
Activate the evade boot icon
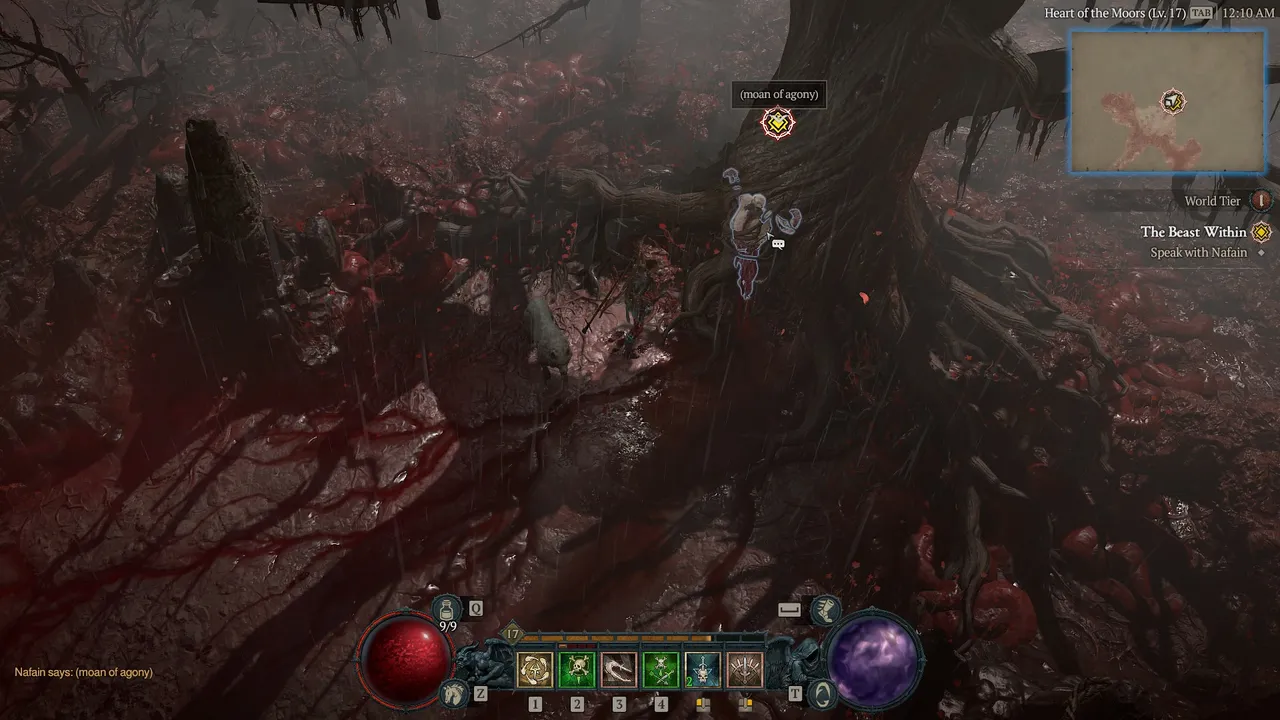click(823, 609)
